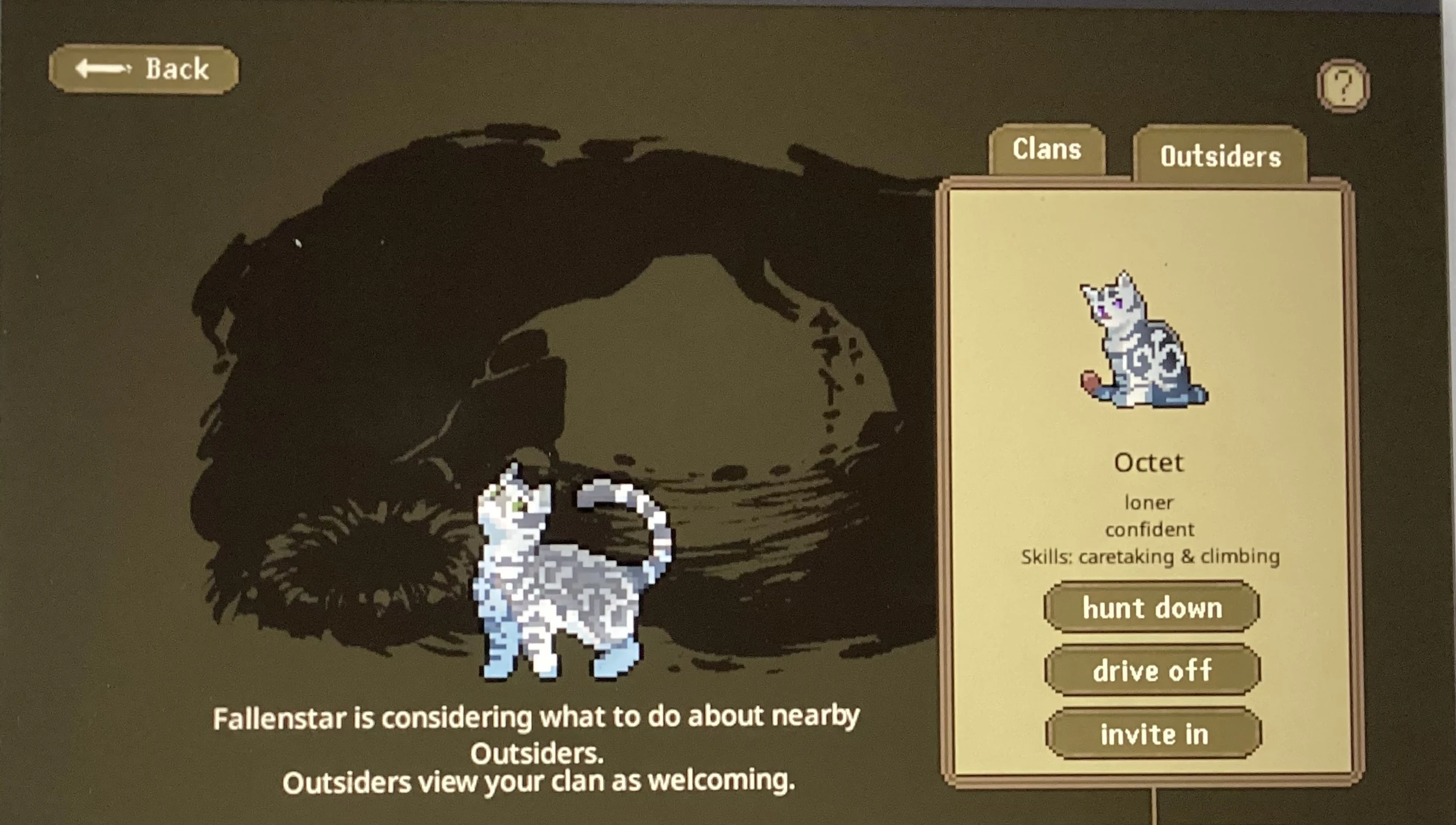Invite Octet into the clan
The width and height of the screenshot is (1456, 825).
1152,734
